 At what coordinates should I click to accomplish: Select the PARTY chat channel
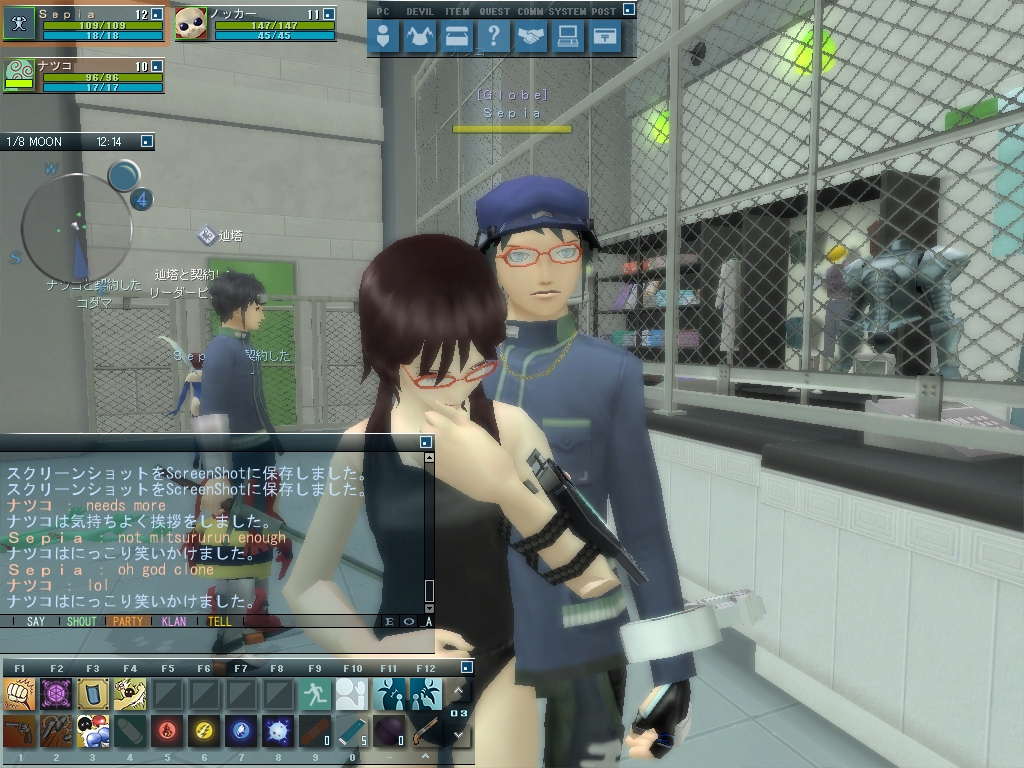(x=127, y=621)
